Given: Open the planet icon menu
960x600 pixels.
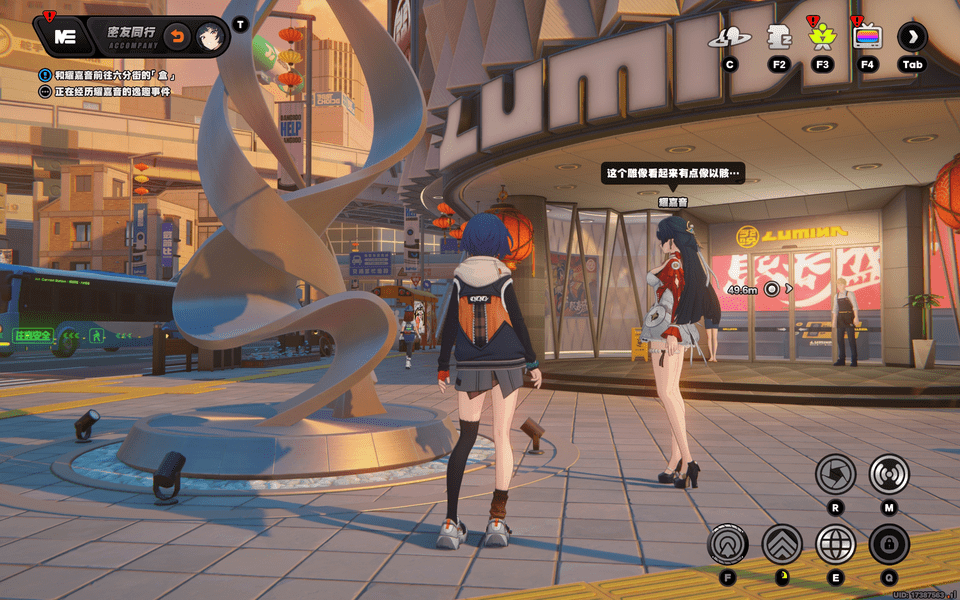Looking at the screenshot, I should click(x=730, y=38).
